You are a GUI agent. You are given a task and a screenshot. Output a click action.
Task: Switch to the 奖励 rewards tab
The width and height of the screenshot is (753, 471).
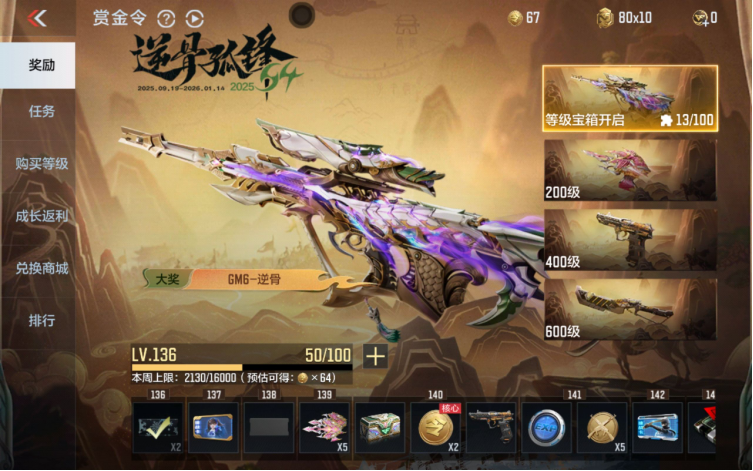click(x=41, y=65)
